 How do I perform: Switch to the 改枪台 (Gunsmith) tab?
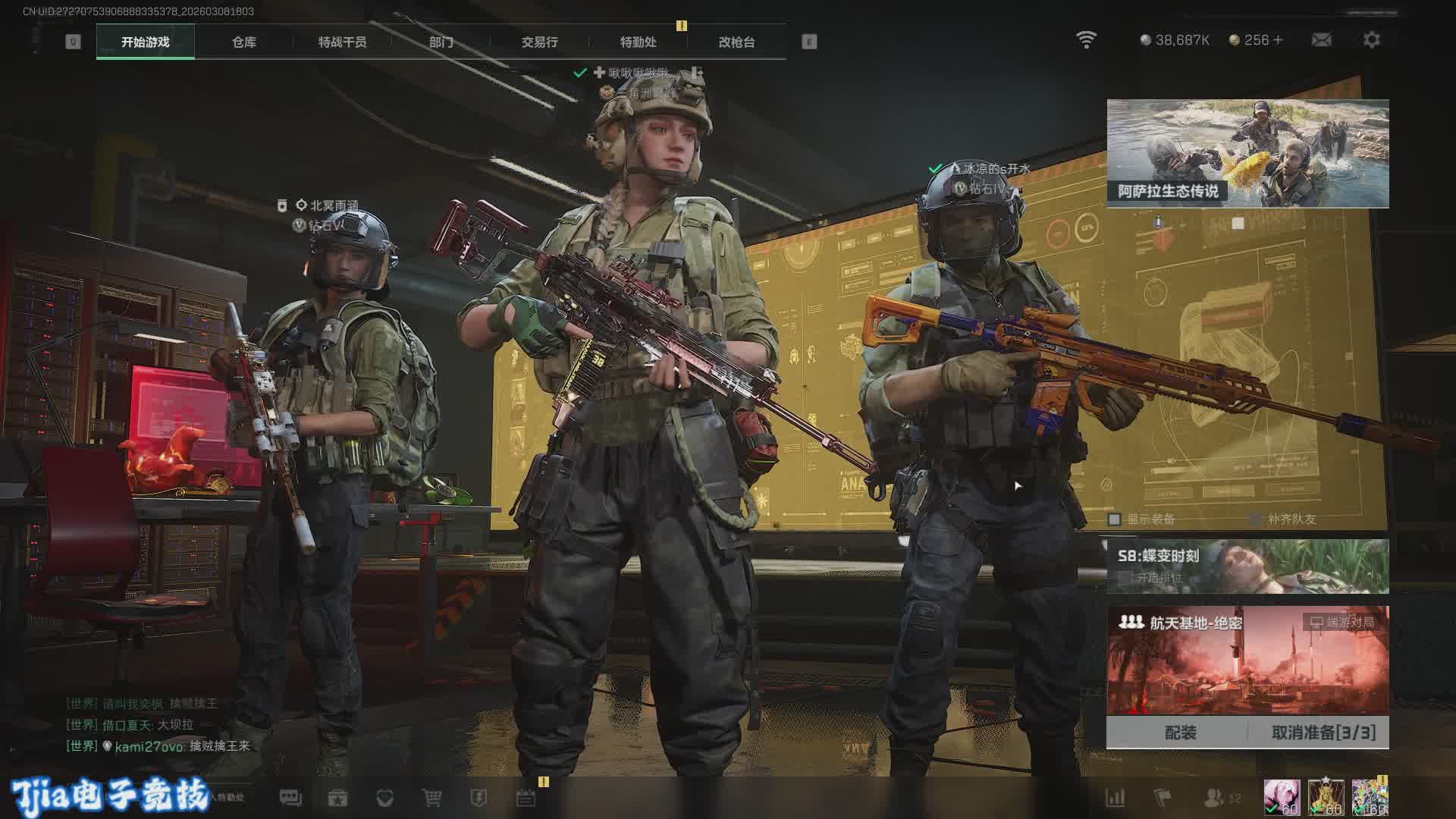tap(736, 42)
